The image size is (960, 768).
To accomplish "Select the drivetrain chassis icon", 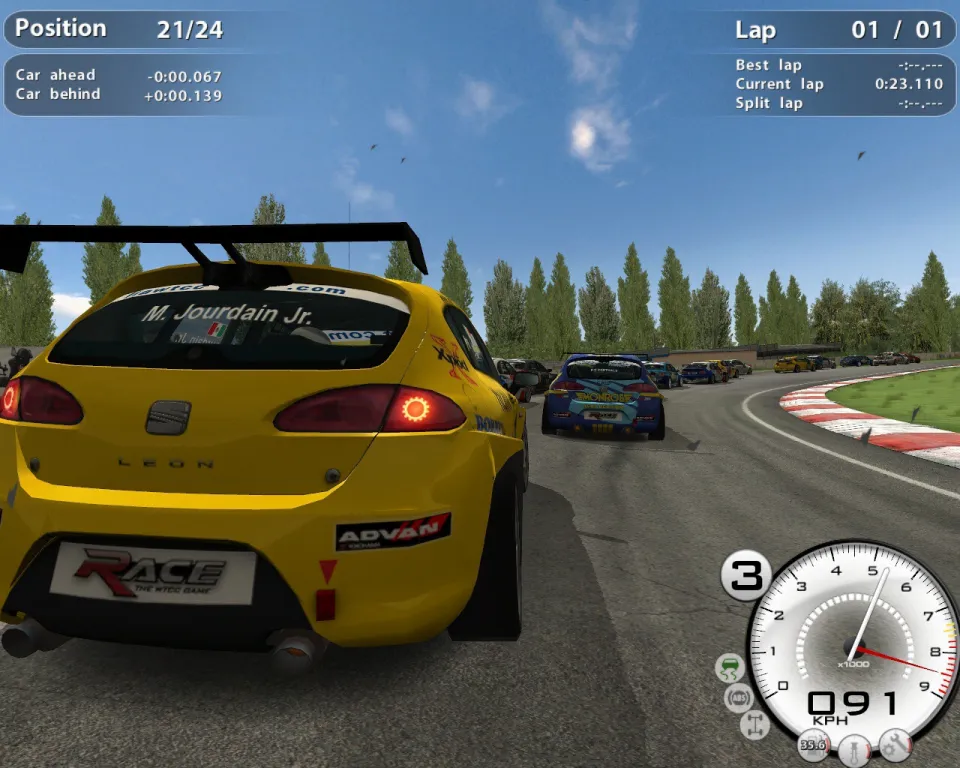I will [754, 725].
